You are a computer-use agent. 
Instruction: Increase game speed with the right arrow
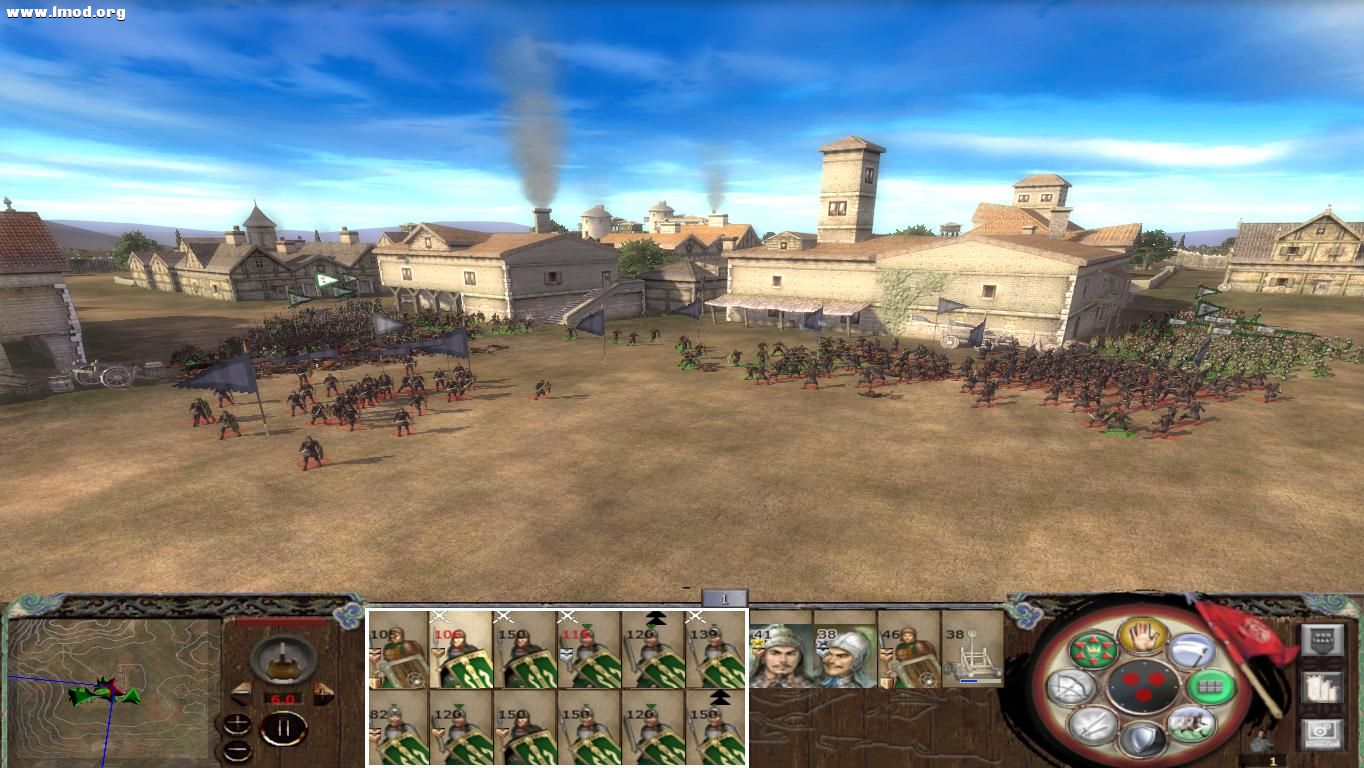point(322,693)
